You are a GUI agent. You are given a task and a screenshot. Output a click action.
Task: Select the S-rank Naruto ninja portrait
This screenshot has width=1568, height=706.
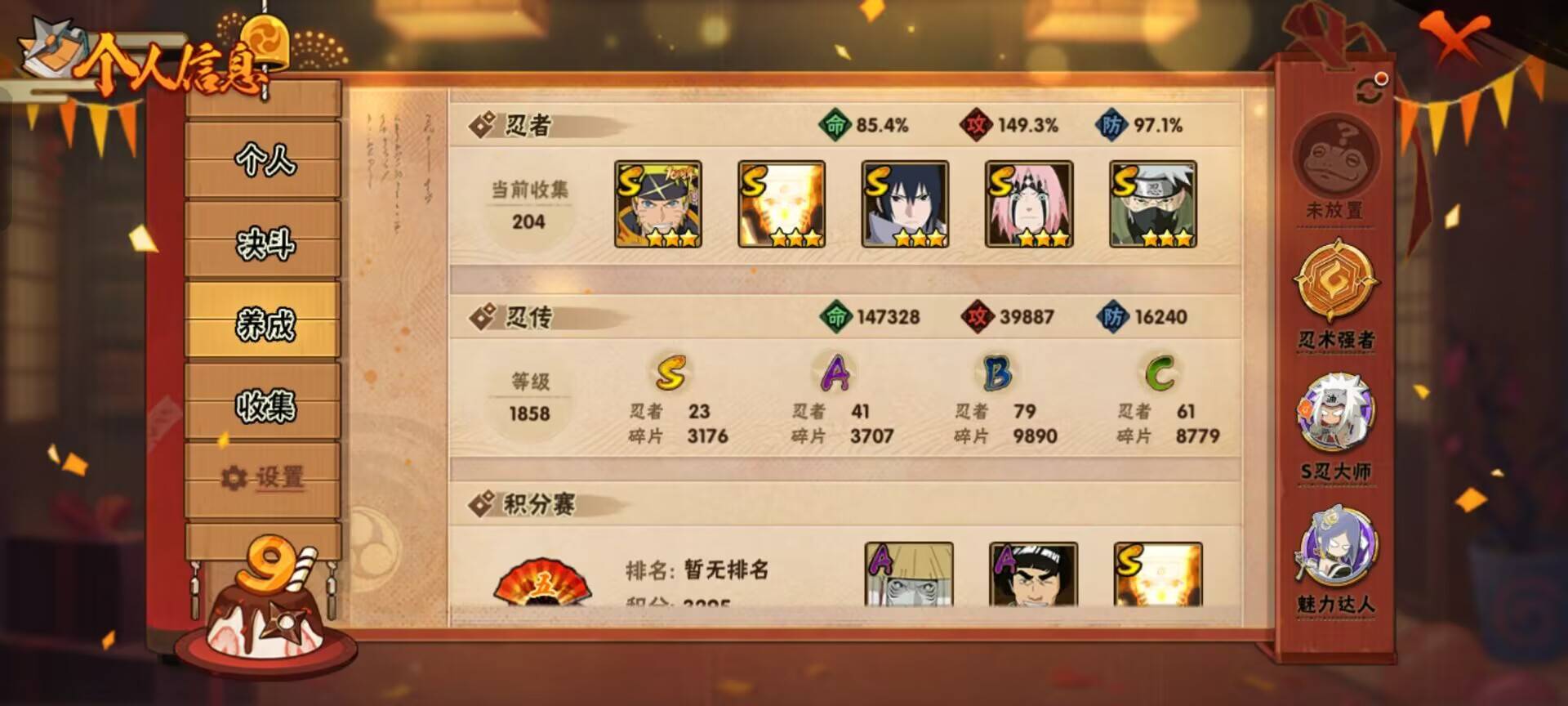point(657,206)
